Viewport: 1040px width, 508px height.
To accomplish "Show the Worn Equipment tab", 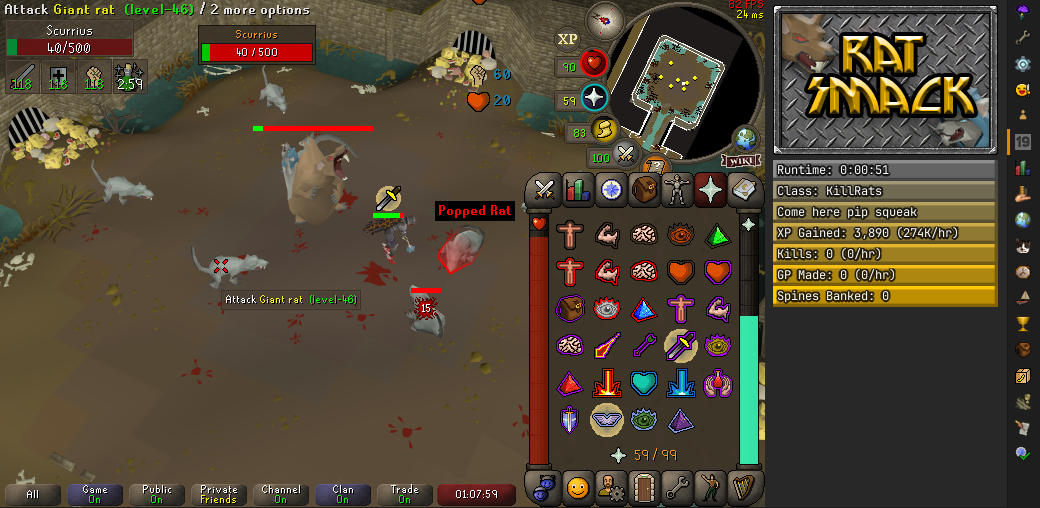I will (679, 188).
